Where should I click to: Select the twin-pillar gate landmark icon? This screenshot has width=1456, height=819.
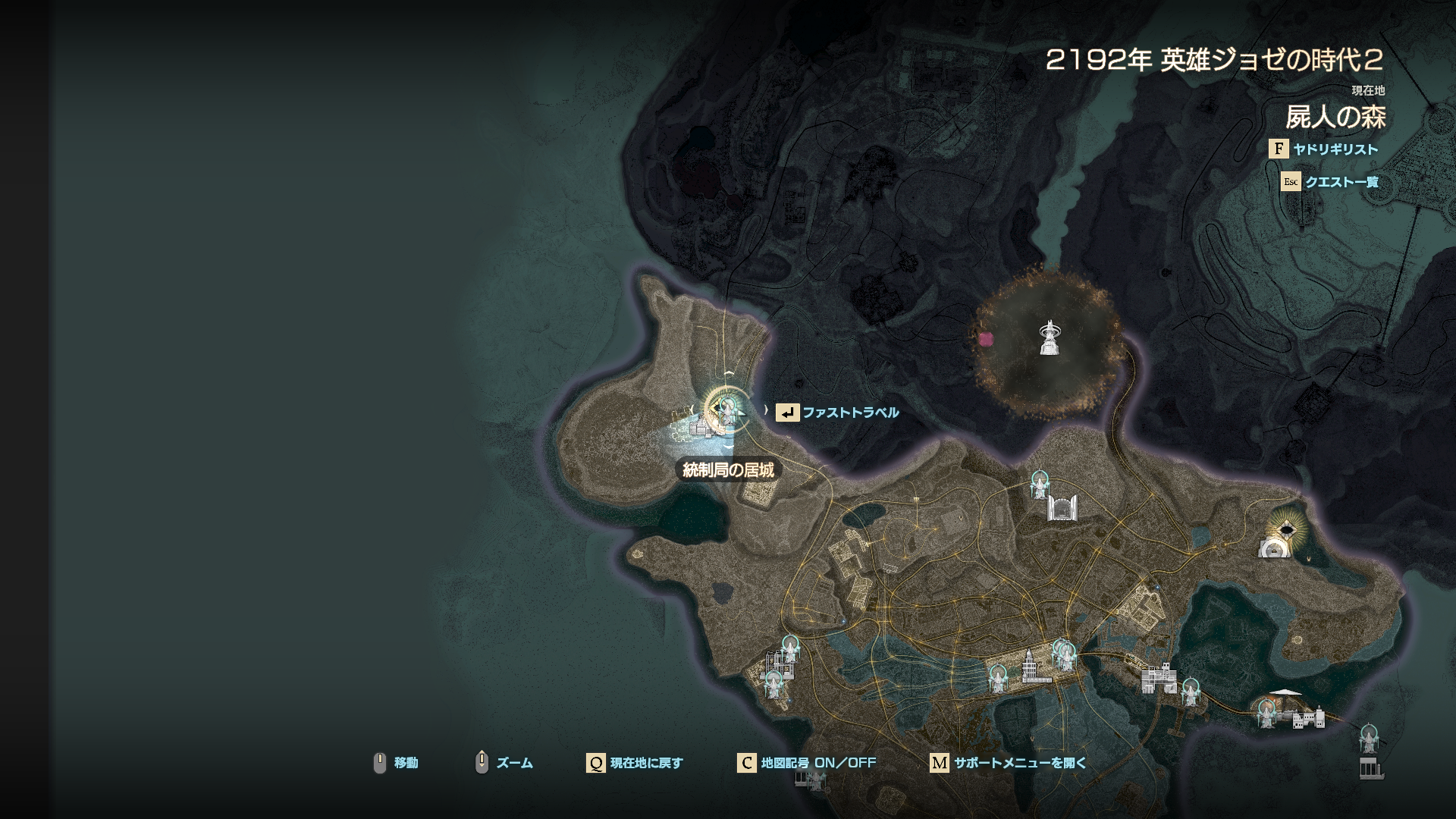(x=1062, y=508)
